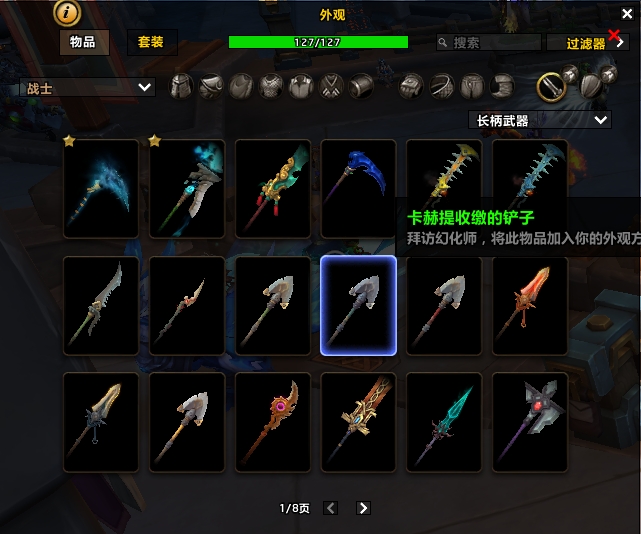Select the green and gold dragon glaive
The image size is (641, 534).
tap(272, 188)
